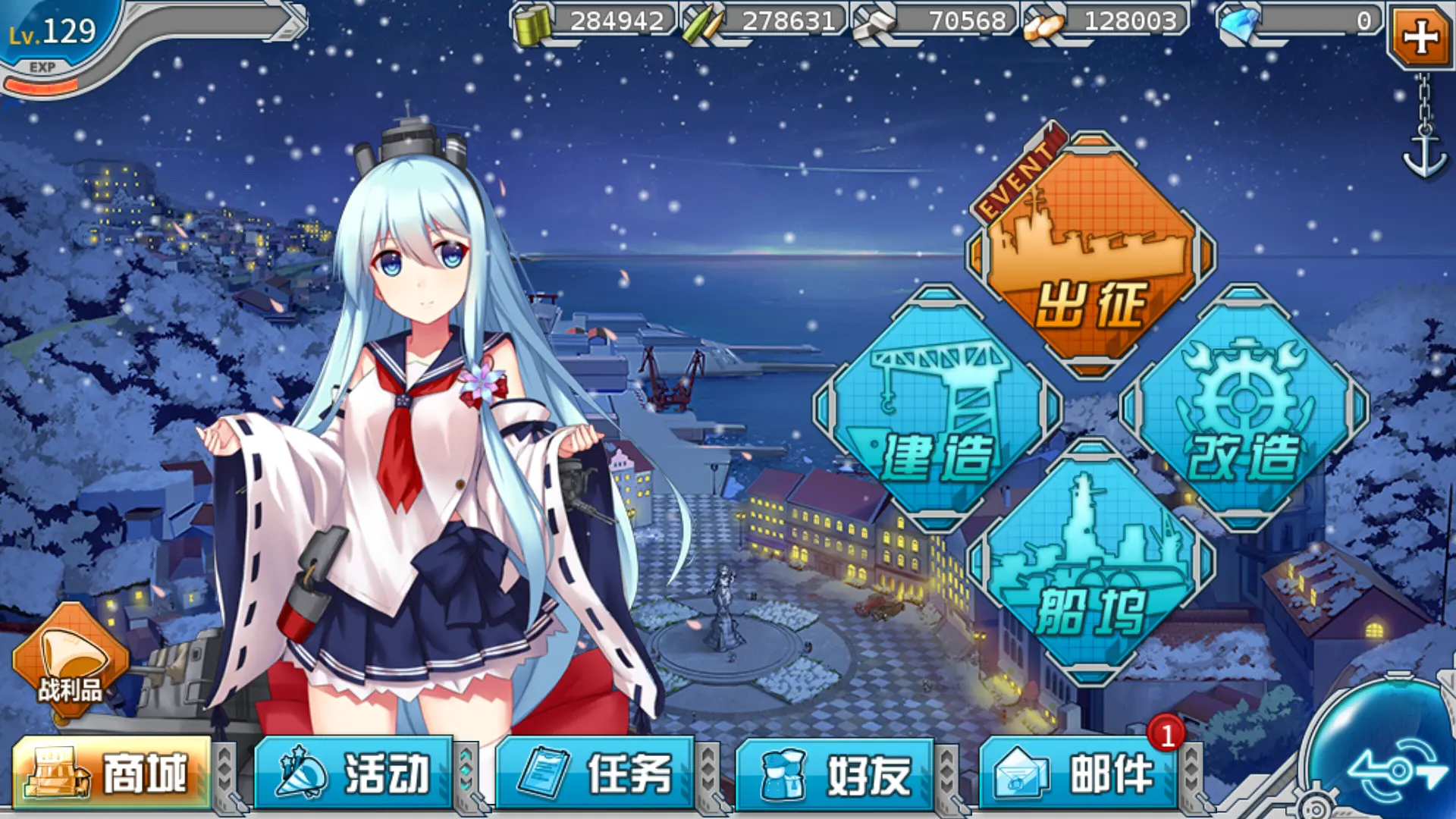Open the 改造 modification menu
1456x819 pixels.
pyautogui.click(x=1244, y=409)
